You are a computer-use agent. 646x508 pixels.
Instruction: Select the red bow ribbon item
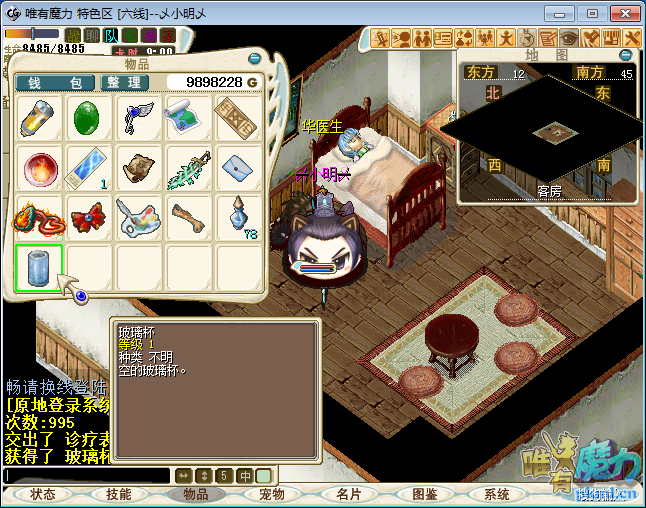click(90, 217)
